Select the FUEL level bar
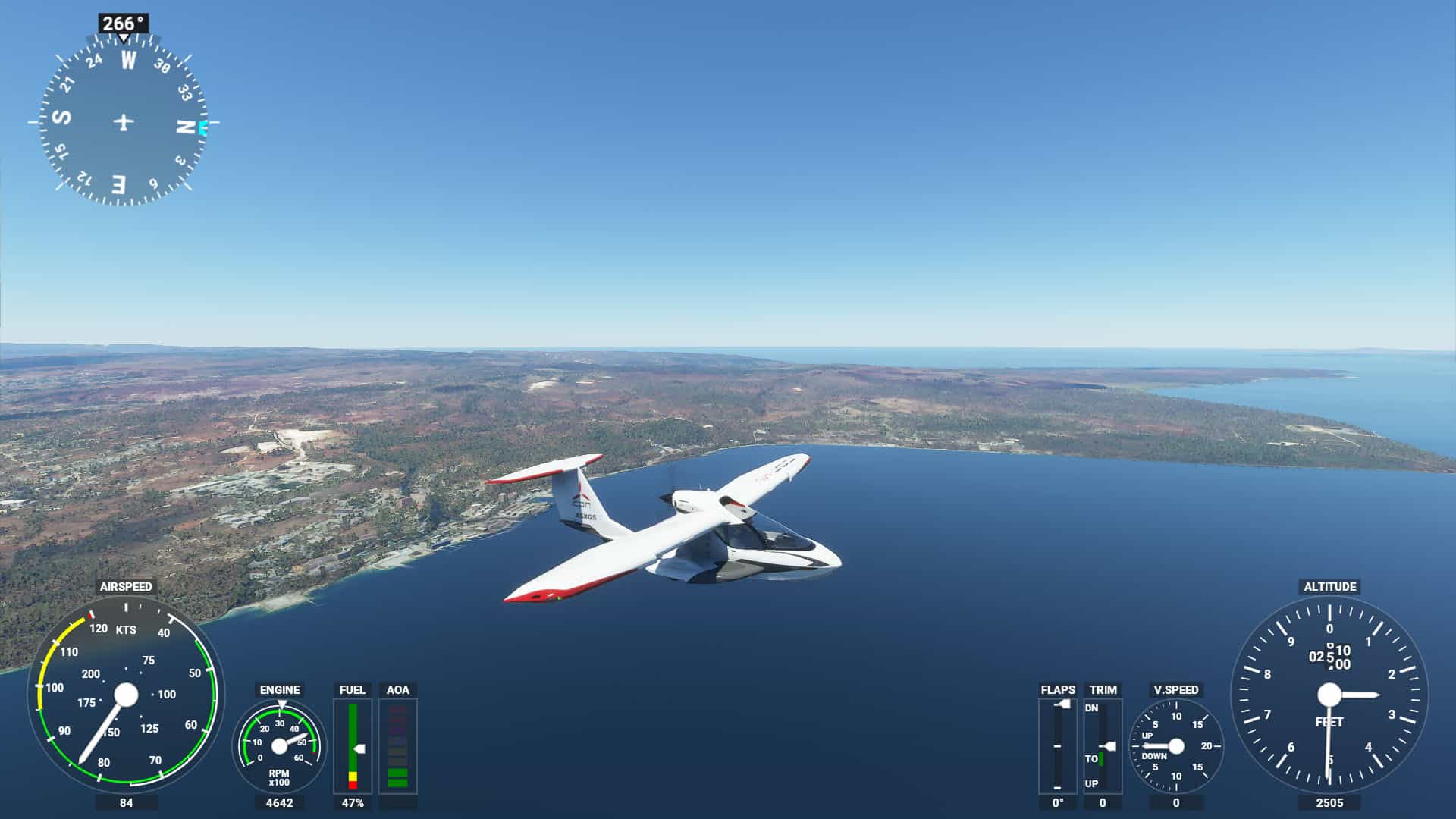 coord(353,746)
